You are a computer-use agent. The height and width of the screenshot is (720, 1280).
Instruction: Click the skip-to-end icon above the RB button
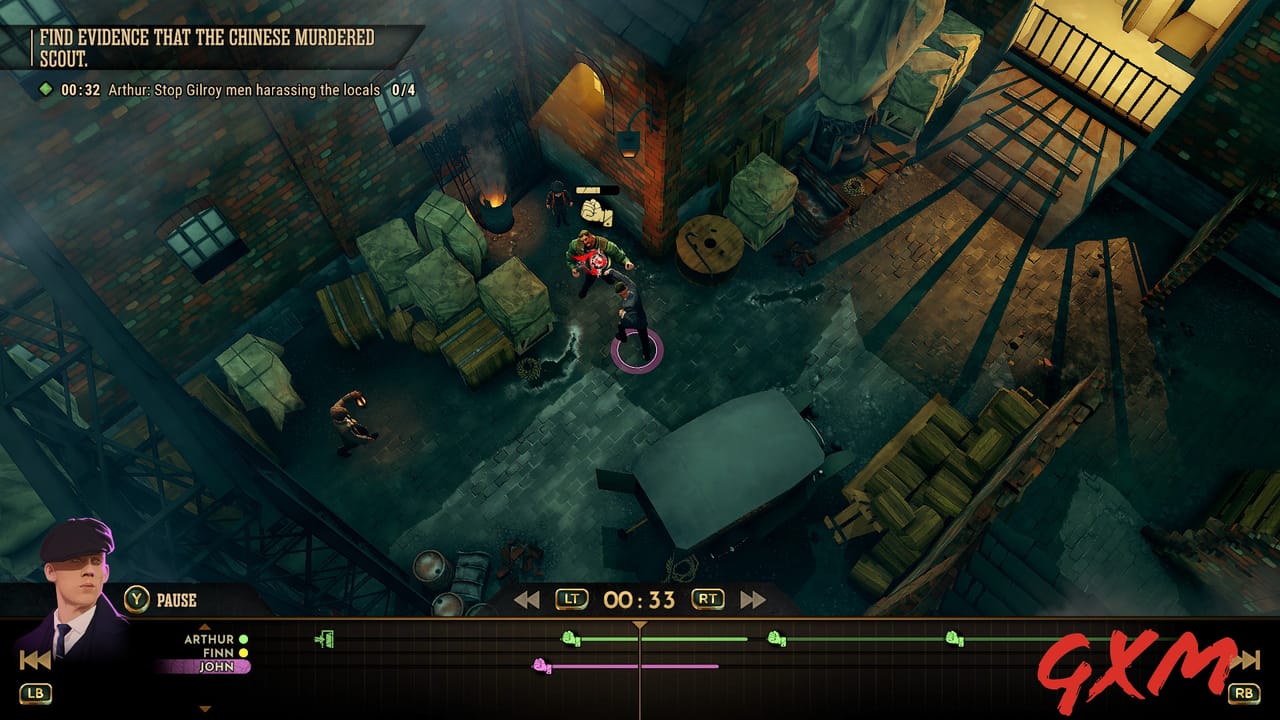coord(1246,660)
